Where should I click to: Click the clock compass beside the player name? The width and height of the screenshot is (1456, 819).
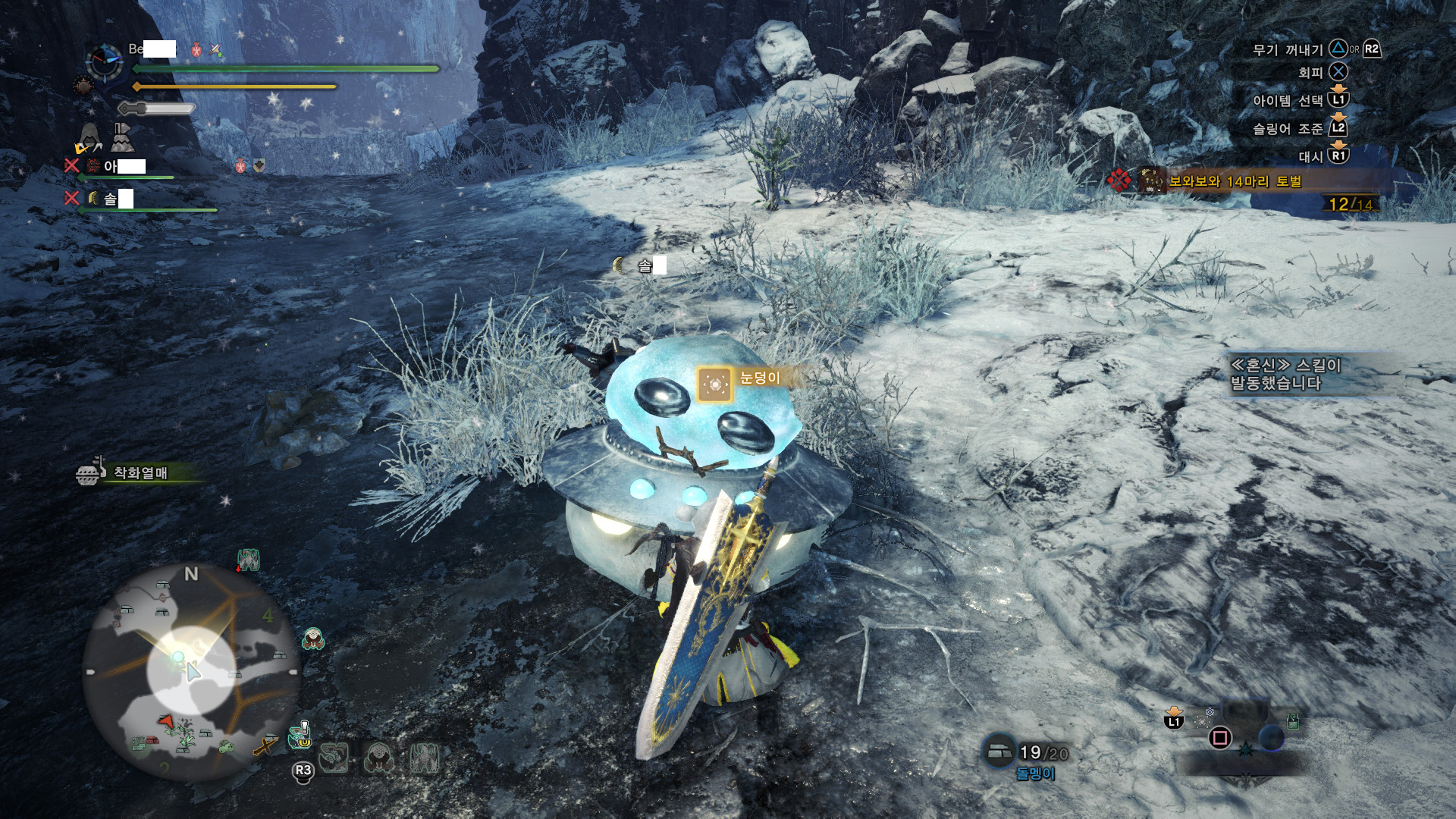pyautogui.click(x=105, y=61)
